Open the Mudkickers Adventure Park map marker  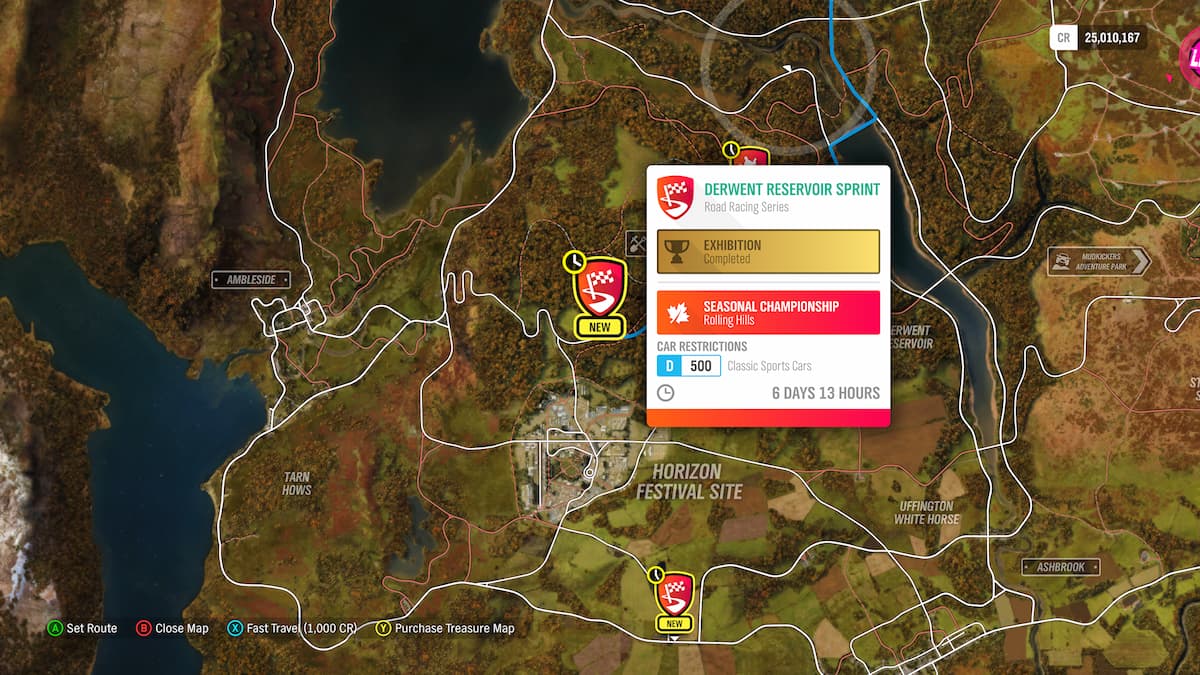click(1099, 261)
